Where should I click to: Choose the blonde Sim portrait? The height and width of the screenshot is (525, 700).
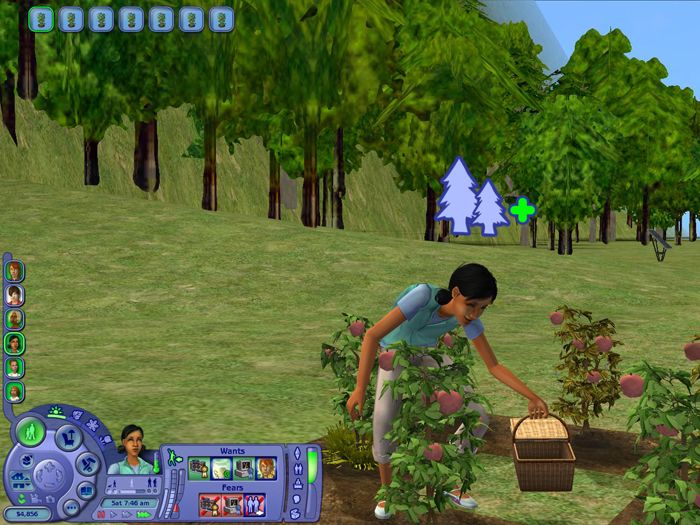pos(14,319)
